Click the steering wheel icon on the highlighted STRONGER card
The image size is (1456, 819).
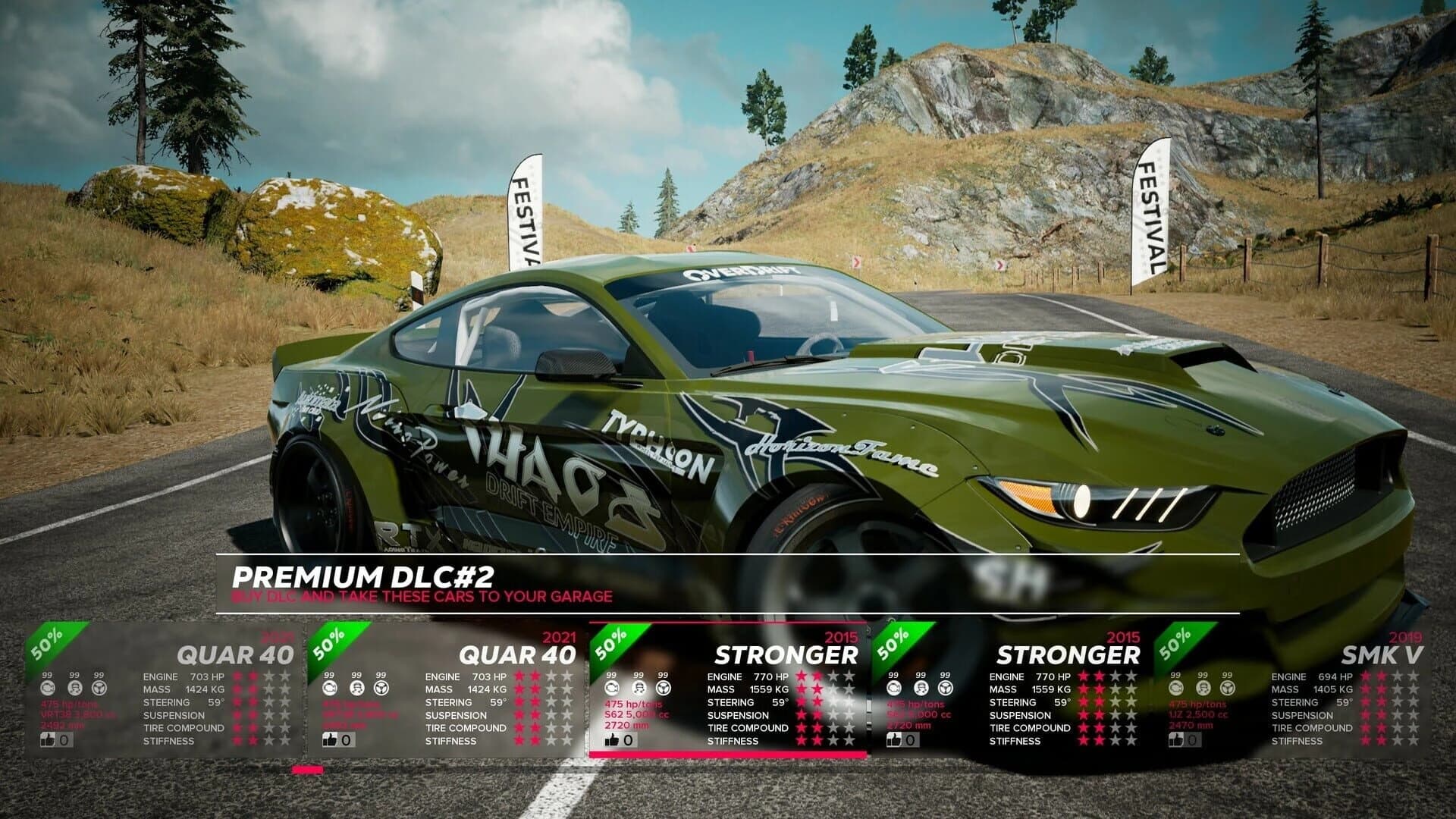(x=664, y=687)
